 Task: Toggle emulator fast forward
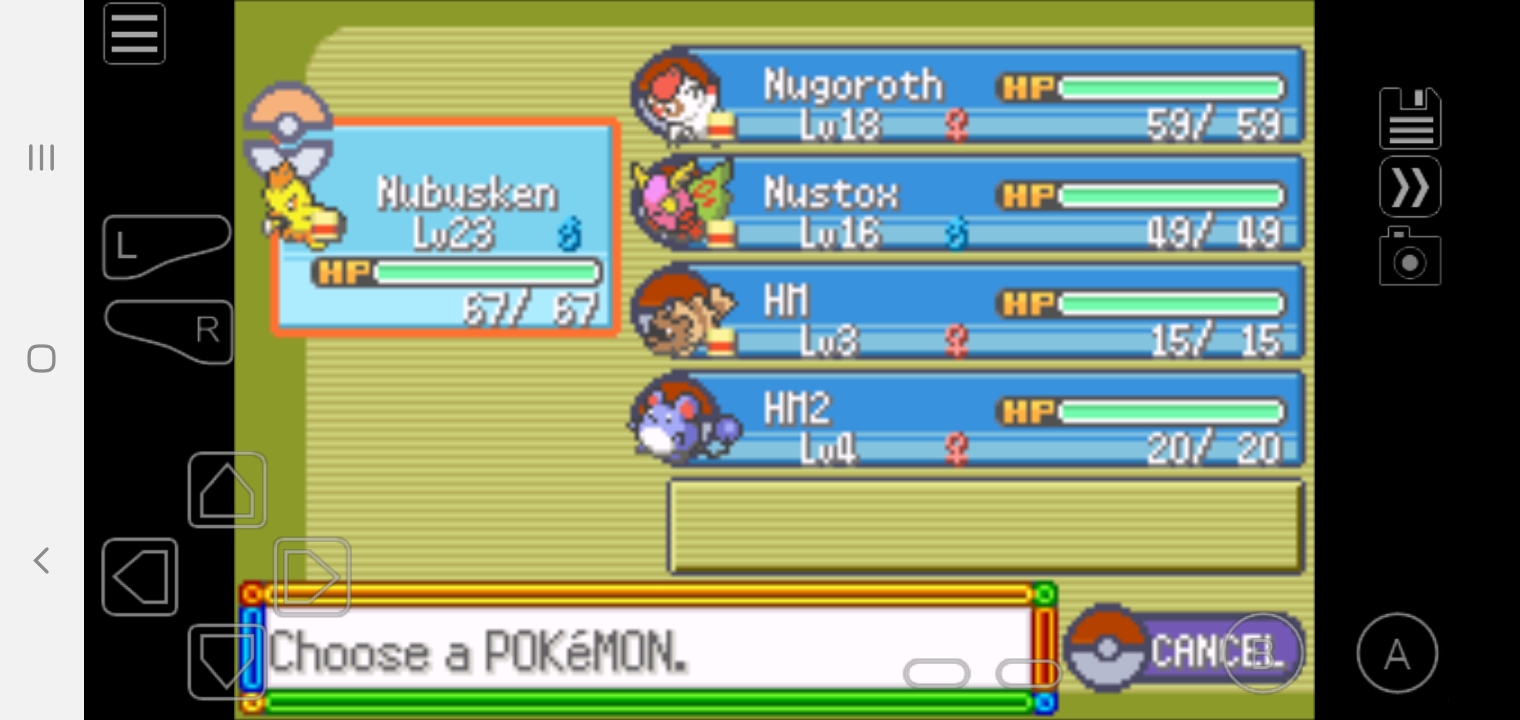1410,187
